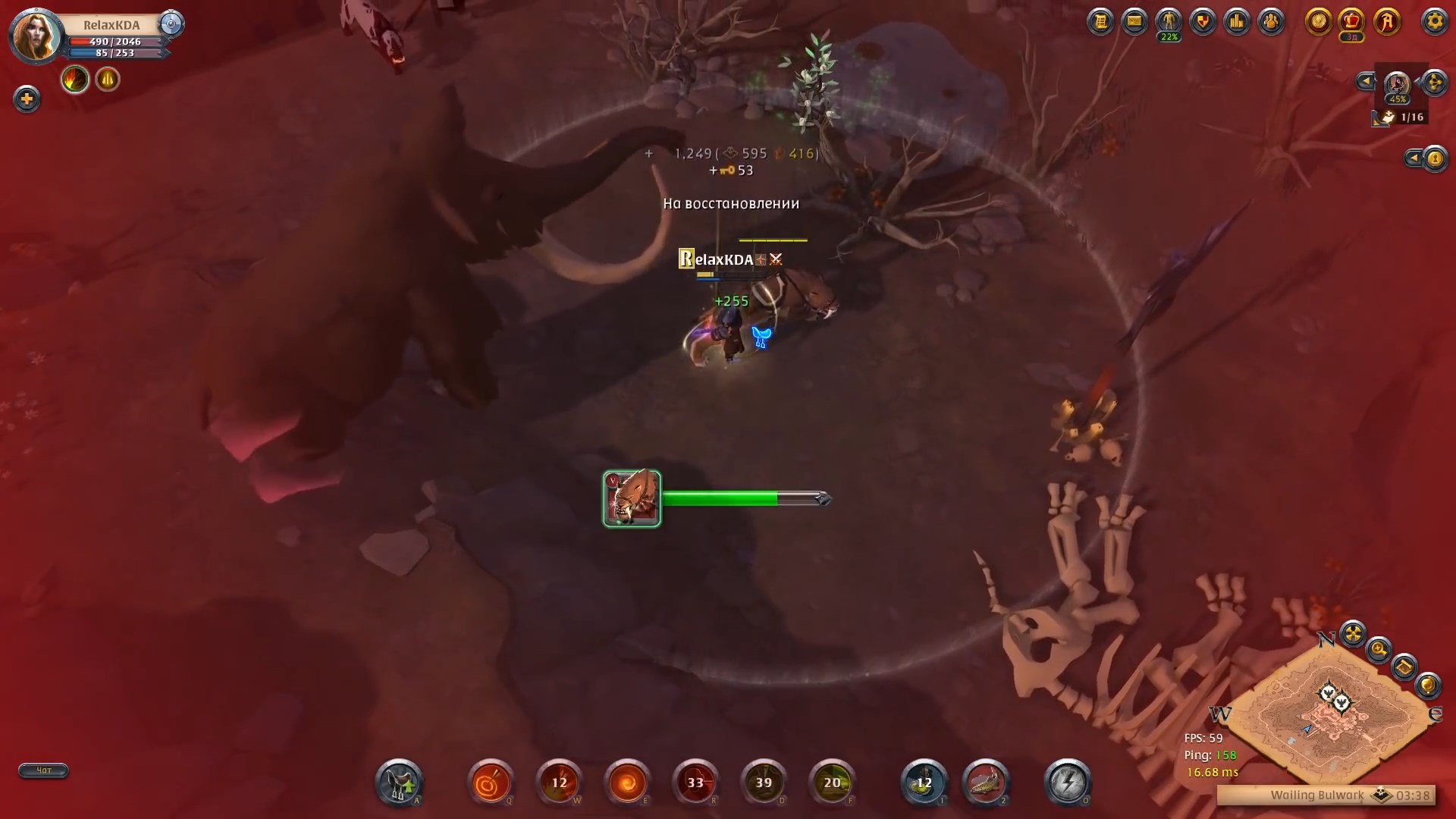
Task: Open the rankings bar-chart in the top bar
Action: click(1237, 21)
